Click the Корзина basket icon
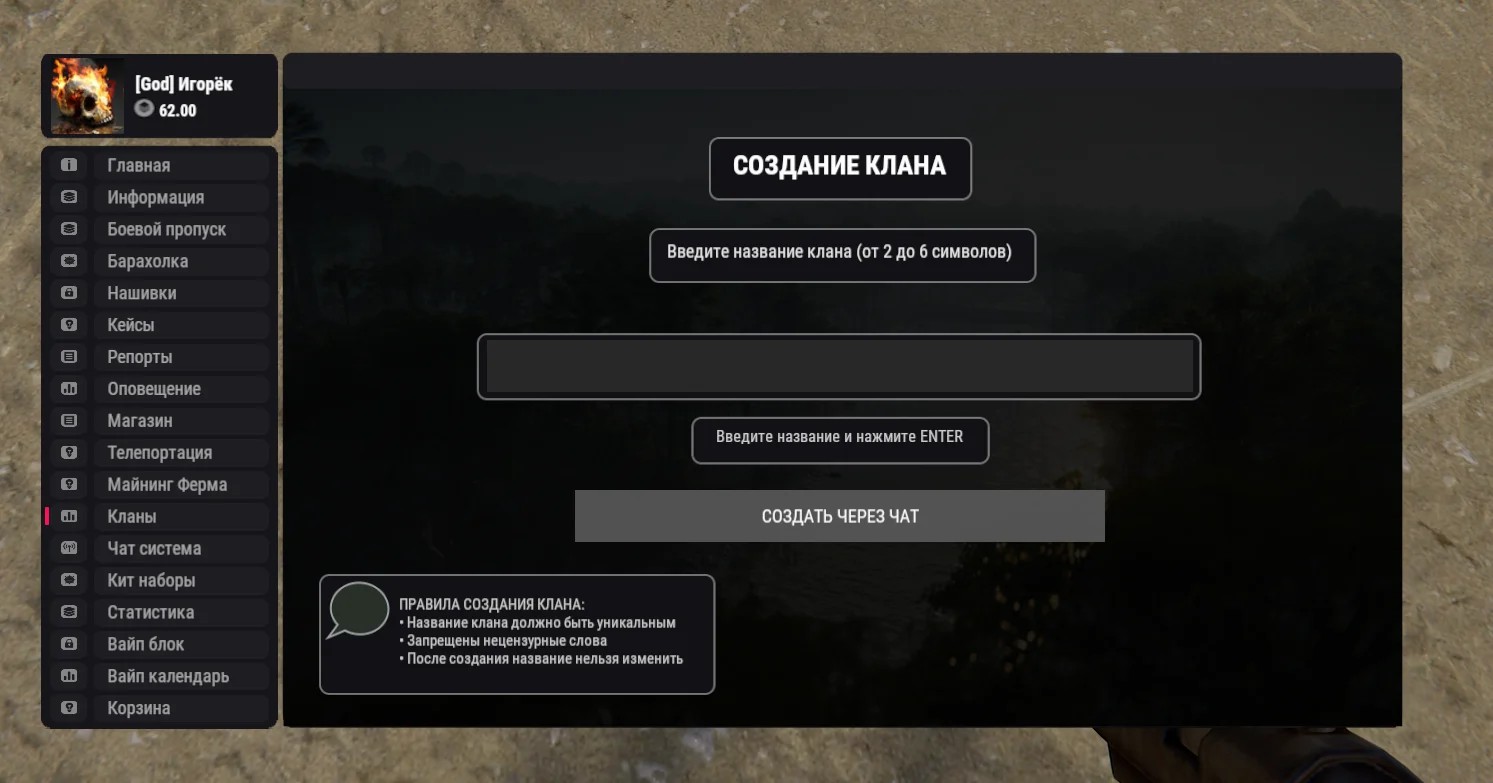Screen dimensions: 1493x783 coord(68,708)
